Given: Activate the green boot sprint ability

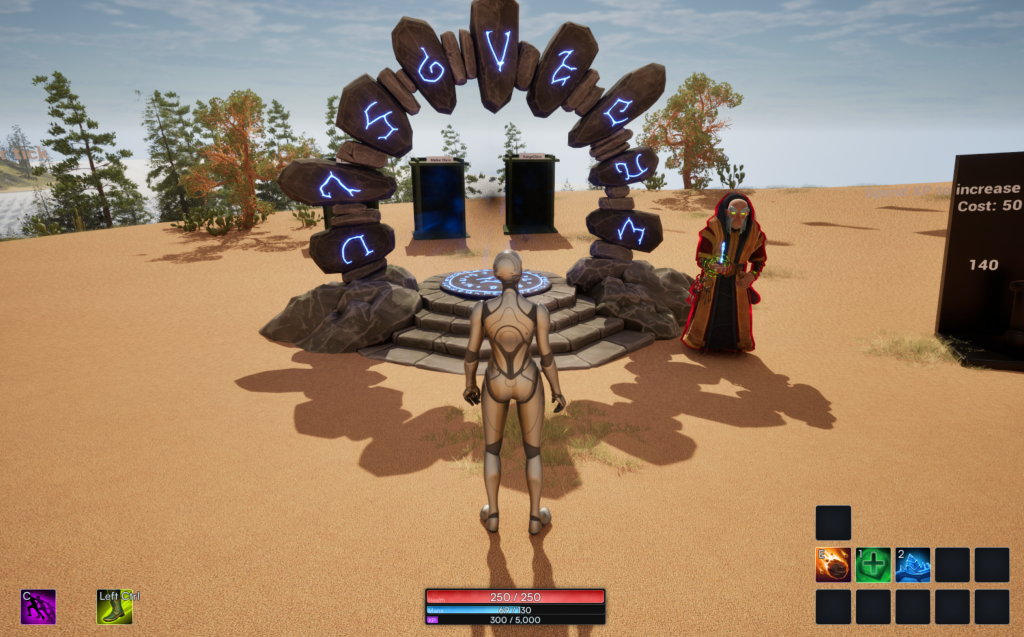Looking at the screenshot, I should (114, 607).
